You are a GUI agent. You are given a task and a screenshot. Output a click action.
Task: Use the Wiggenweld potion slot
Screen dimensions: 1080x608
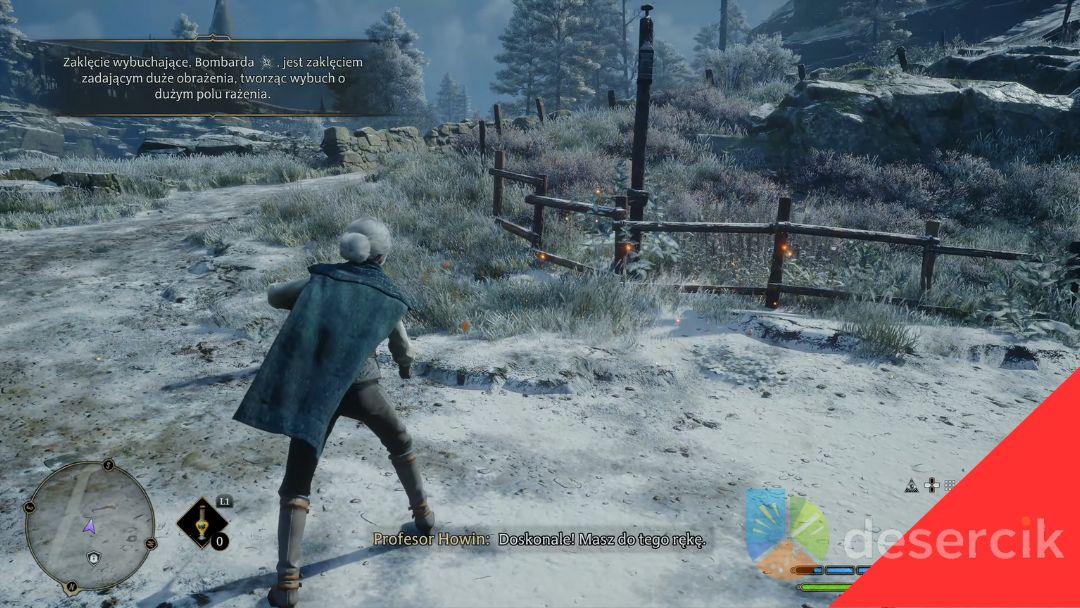click(203, 522)
